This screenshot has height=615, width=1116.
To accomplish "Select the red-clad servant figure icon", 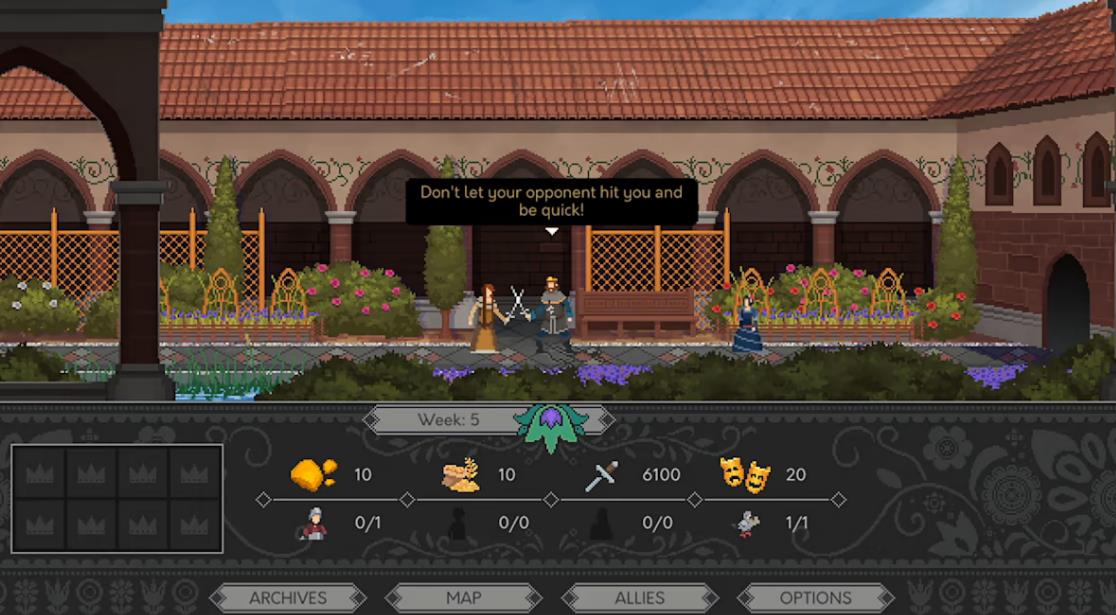I will [312, 523].
